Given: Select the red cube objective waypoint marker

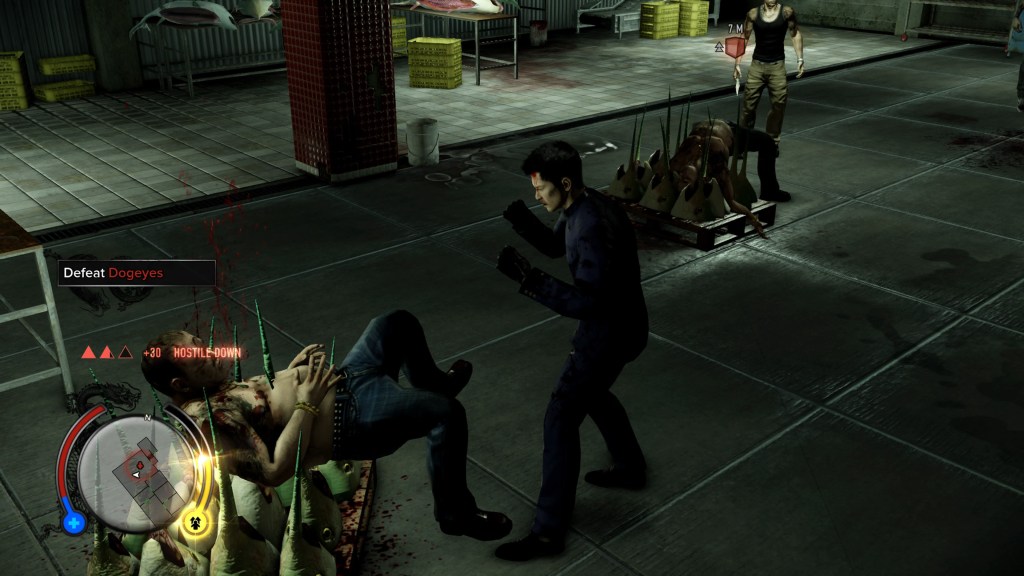Looking at the screenshot, I should coord(736,47).
